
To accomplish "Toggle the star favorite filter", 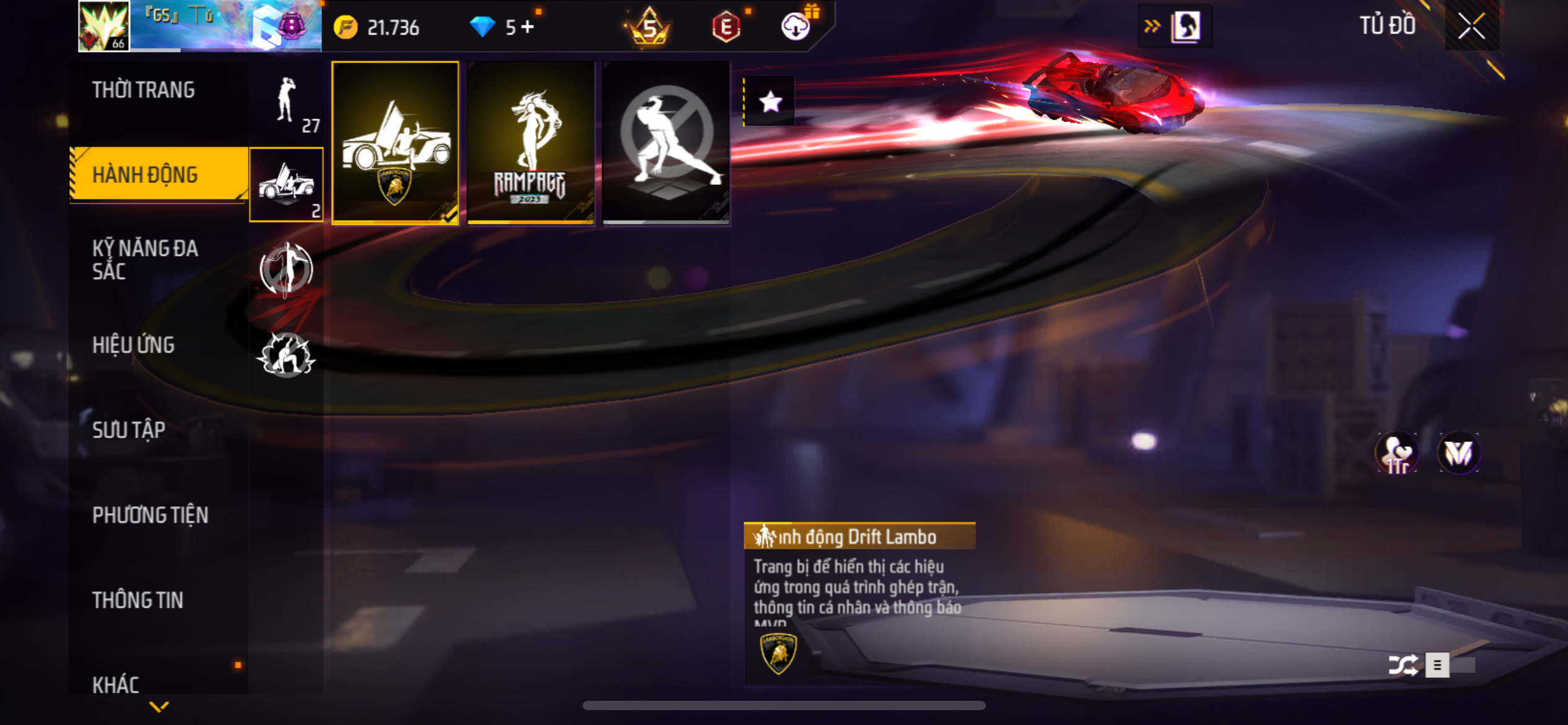I will pos(770,102).
